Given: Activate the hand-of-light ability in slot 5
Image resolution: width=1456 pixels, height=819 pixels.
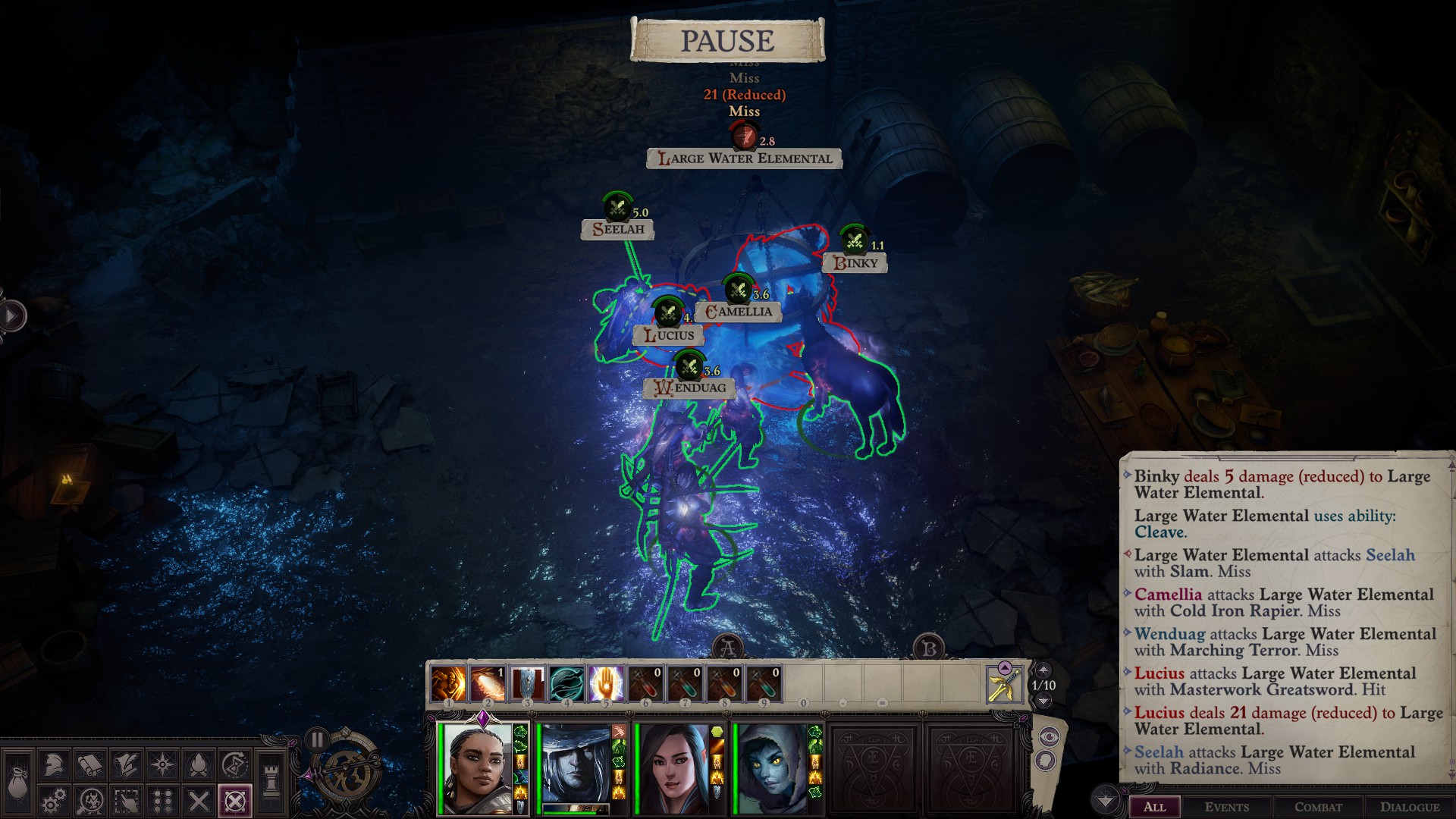Looking at the screenshot, I should 606,684.
